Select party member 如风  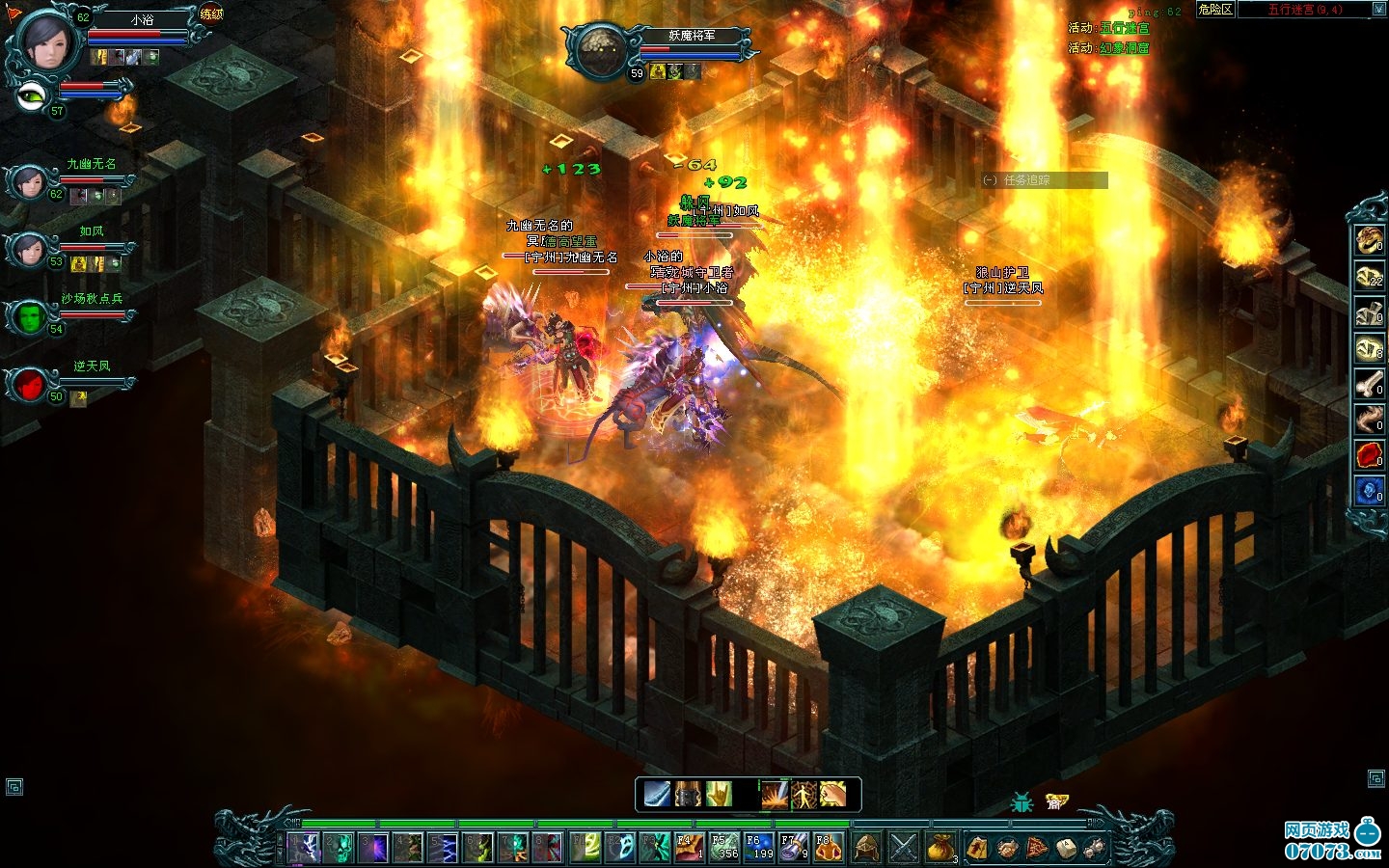pos(29,248)
